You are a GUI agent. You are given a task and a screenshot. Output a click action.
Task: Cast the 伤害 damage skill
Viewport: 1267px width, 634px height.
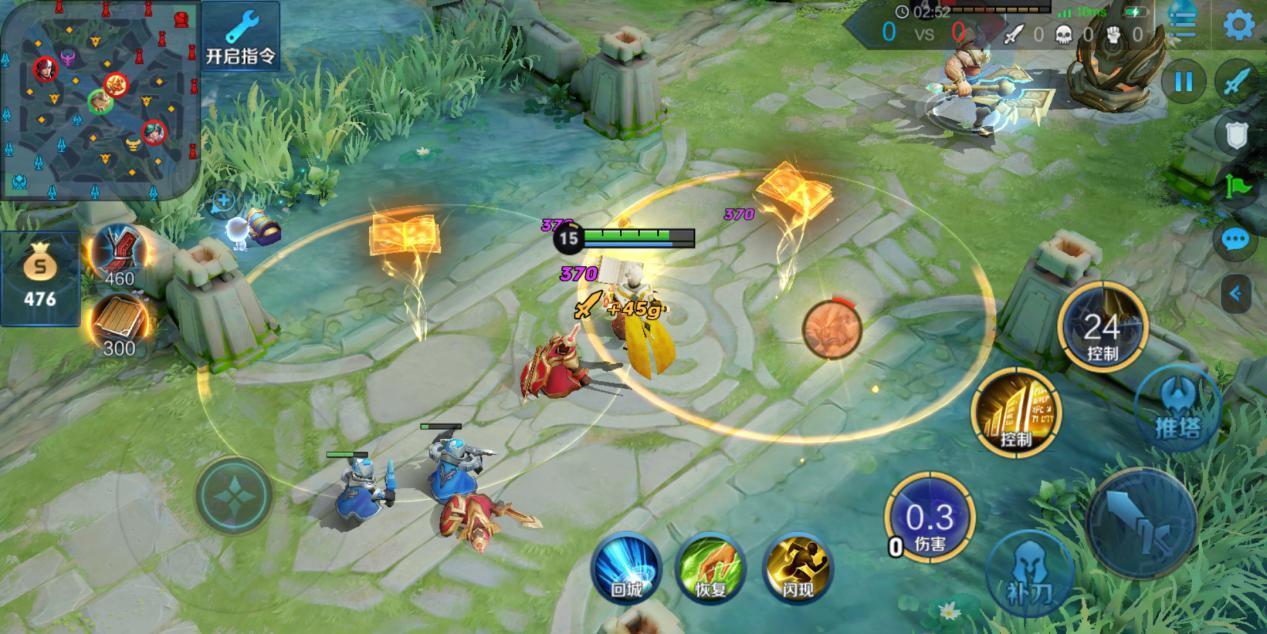pyautogui.click(x=929, y=518)
